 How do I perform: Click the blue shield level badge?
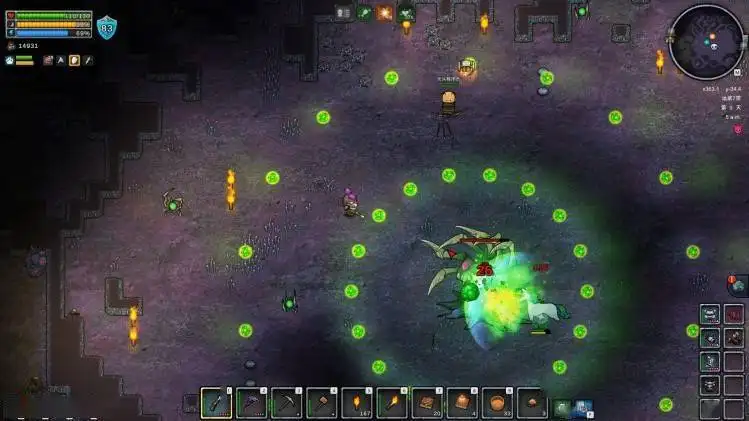tap(106, 28)
